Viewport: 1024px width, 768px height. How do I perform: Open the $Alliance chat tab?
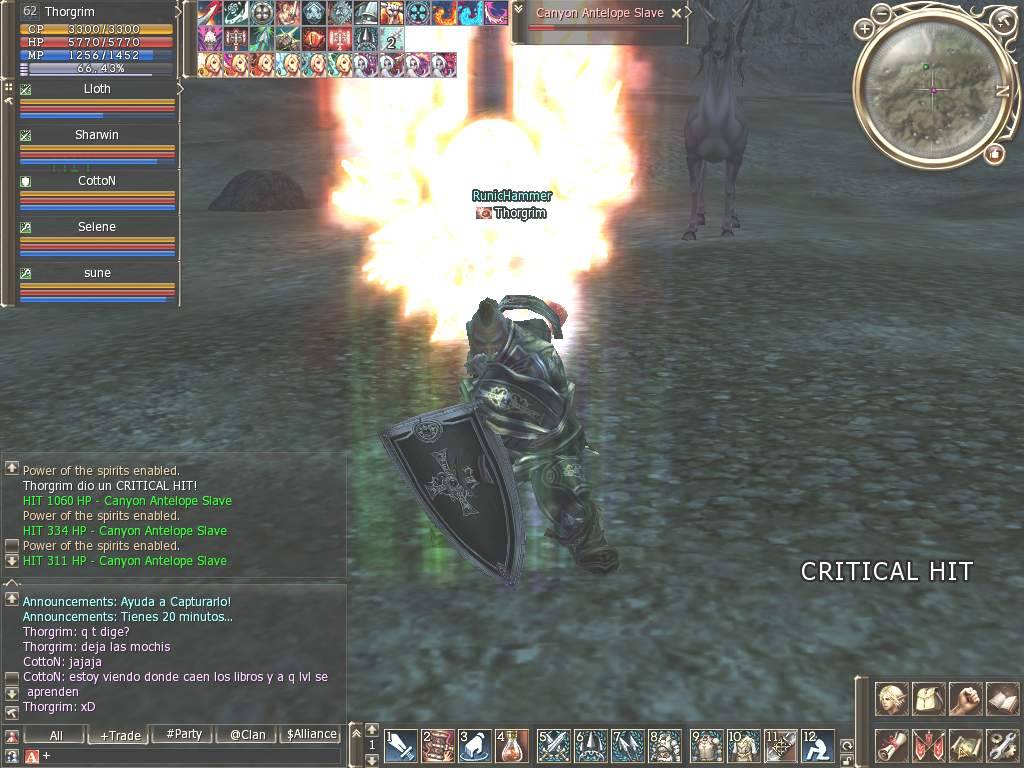pos(311,734)
